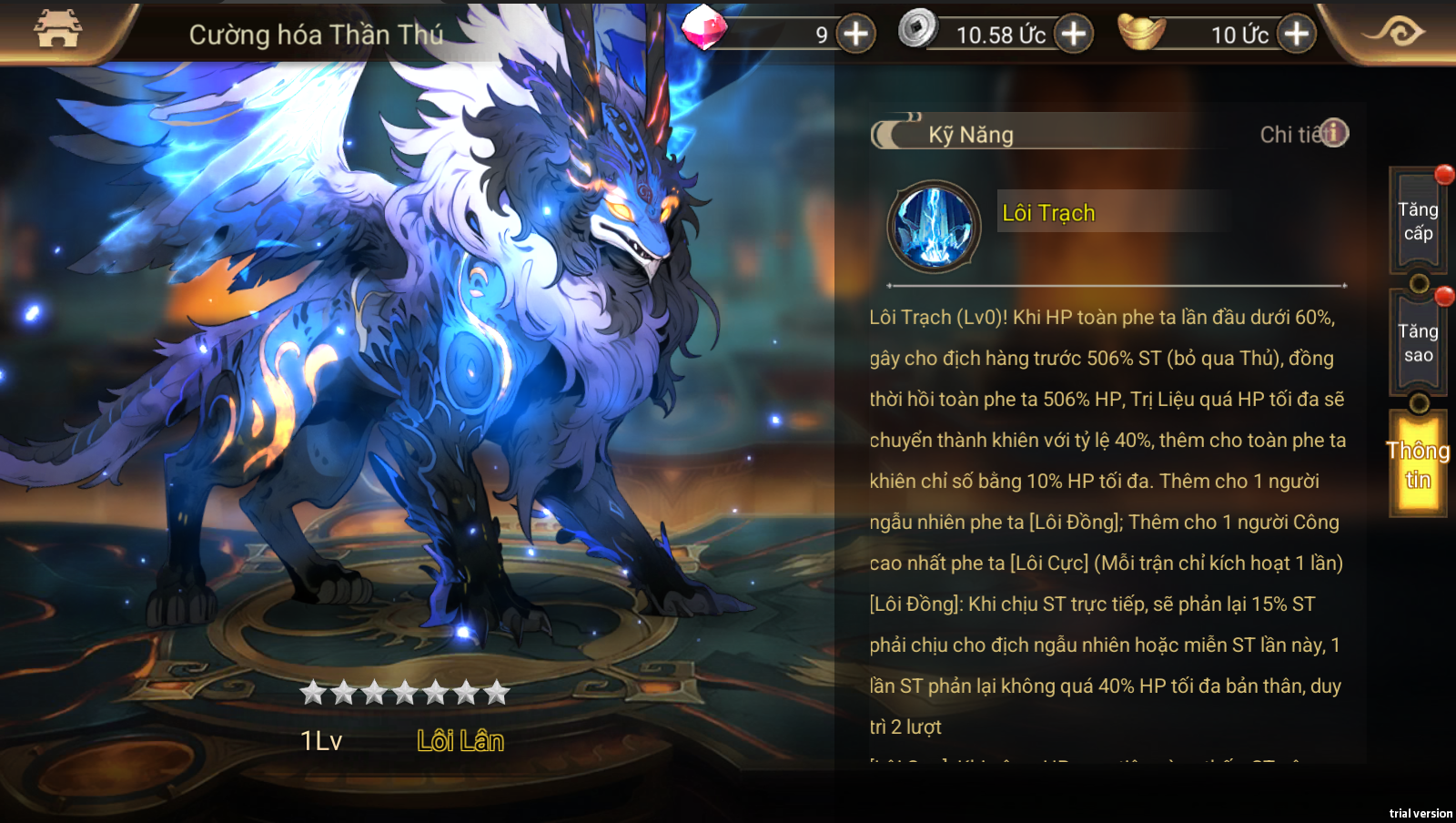Go back using the swirl arrow button
This screenshot has width=1456, height=823.
pyautogui.click(x=1393, y=33)
